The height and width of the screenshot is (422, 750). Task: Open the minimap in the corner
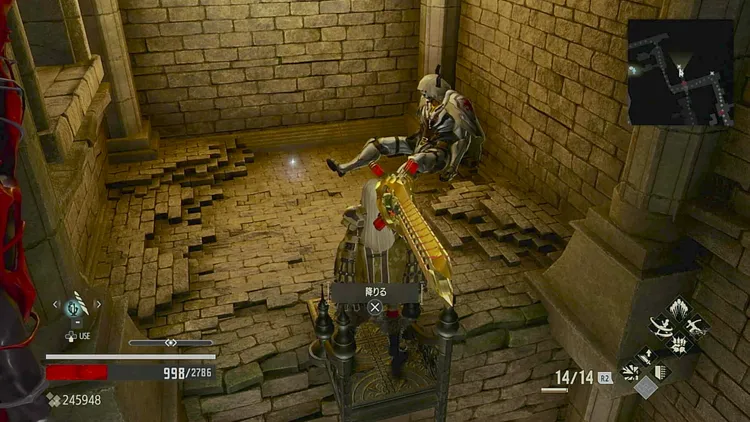pos(680,72)
